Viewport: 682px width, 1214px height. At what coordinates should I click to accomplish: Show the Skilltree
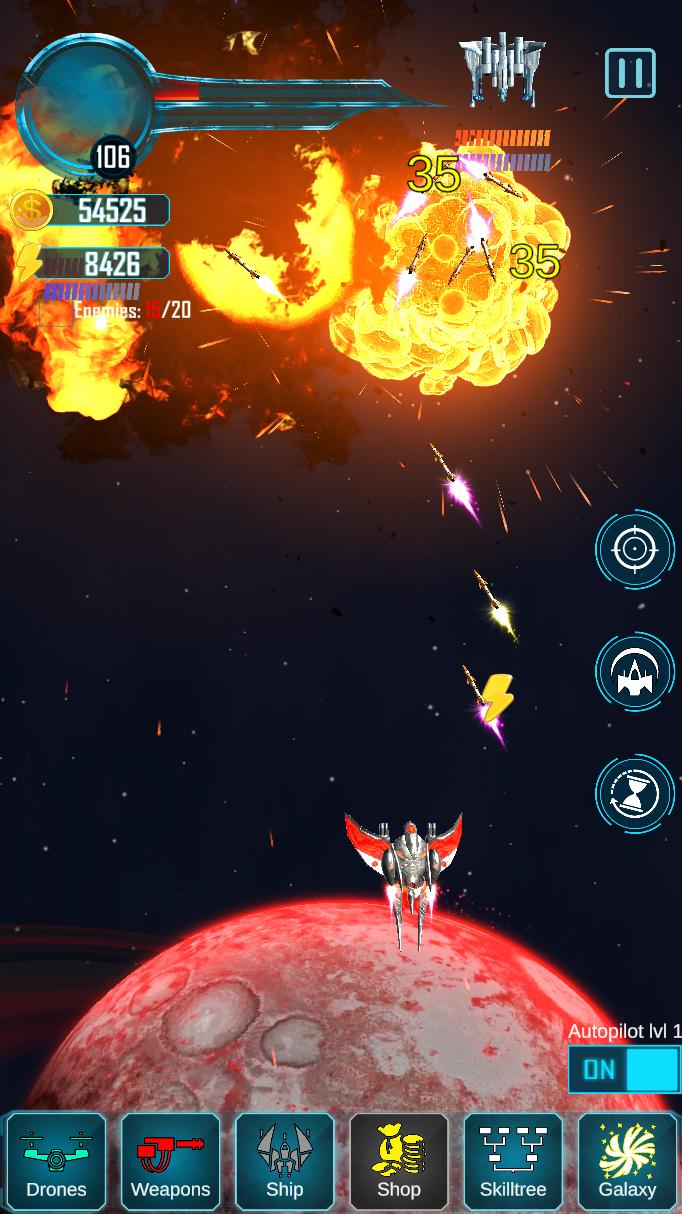pyautogui.click(x=513, y=1161)
